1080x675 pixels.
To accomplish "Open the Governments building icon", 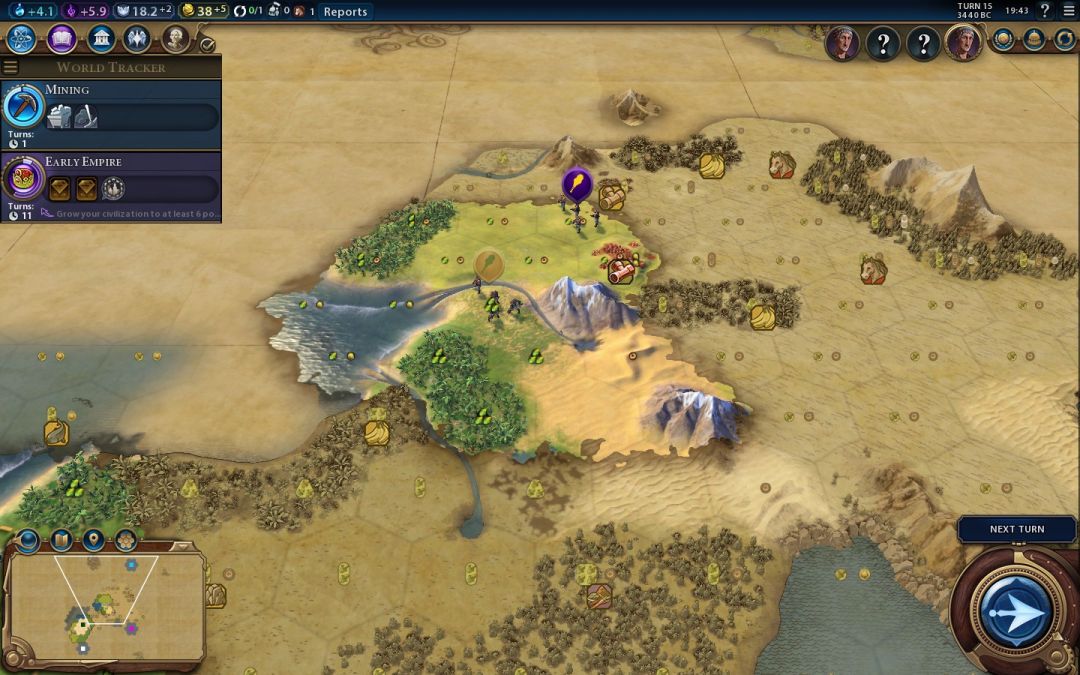I will click(100, 39).
